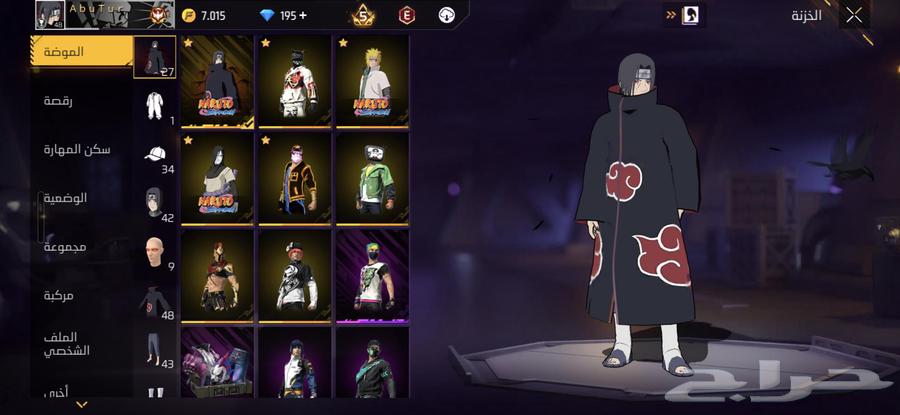
Task: Expand the character panel with double arrows
Action: click(x=670, y=15)
